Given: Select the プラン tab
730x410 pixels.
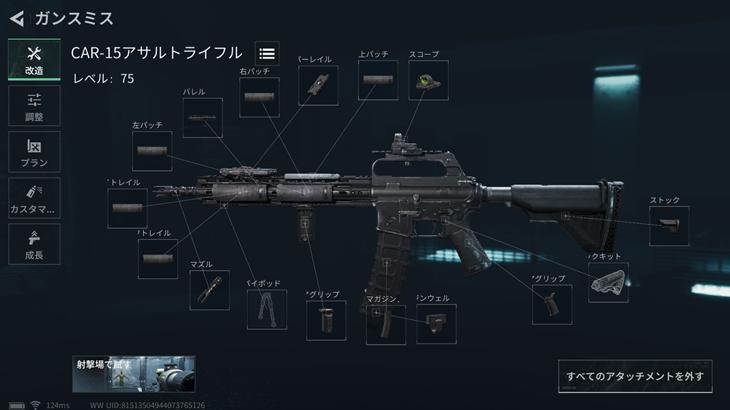Looking at the screenshot, I should 34,152.
